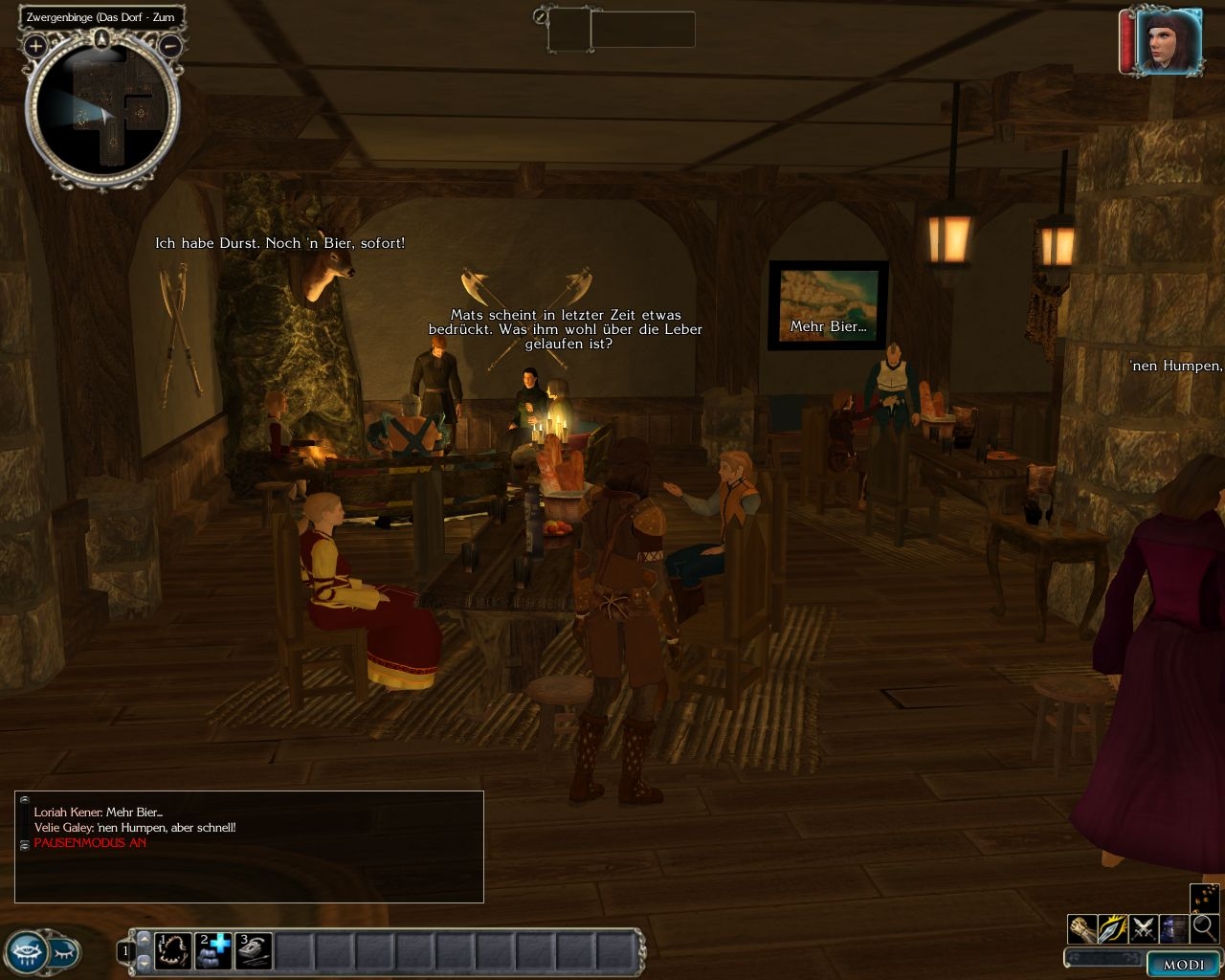1225x980 pixels.
Task: Toggle the crossed swords combat mode
Action: click(1143, 928)
